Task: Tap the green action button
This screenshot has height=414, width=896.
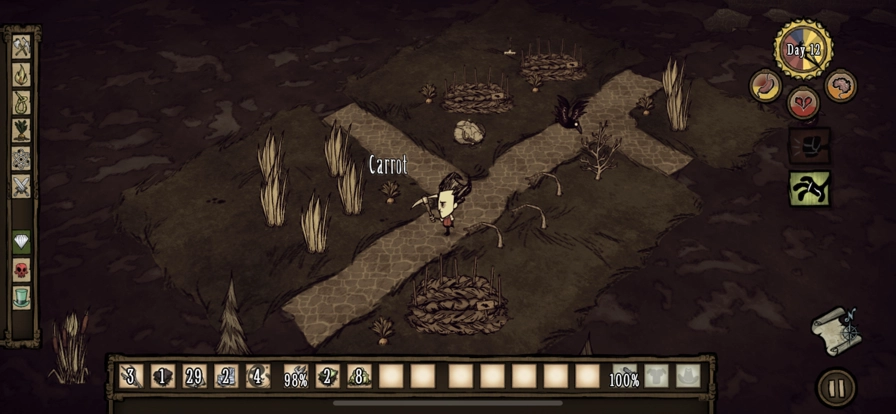Action: (809, 188)
